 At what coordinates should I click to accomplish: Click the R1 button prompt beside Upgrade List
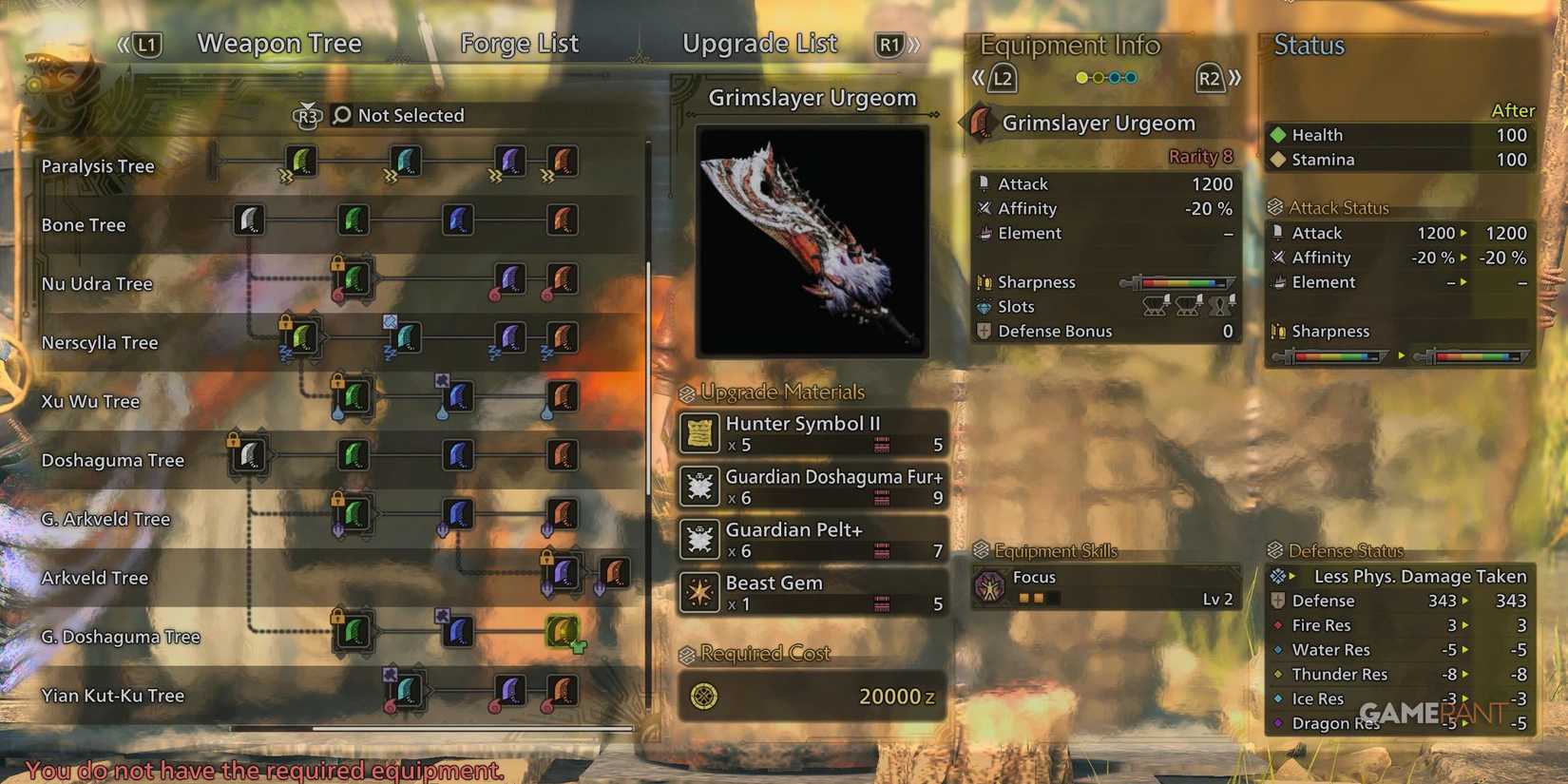891,44
